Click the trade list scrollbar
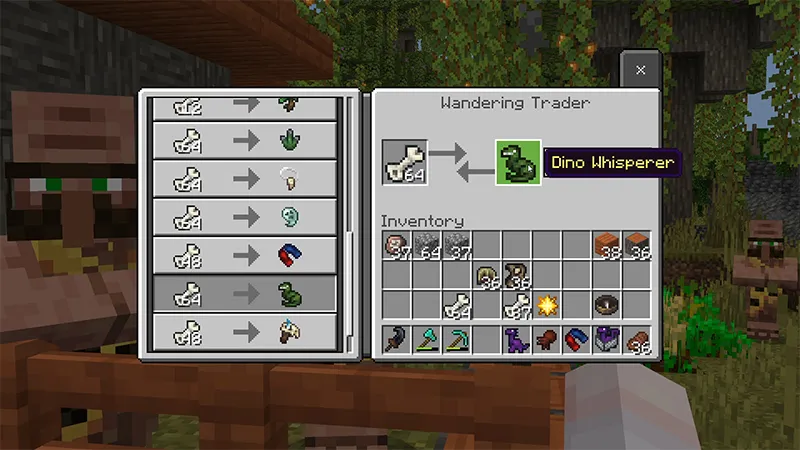Viewport: 800px width, 450px height. (349, 200)
